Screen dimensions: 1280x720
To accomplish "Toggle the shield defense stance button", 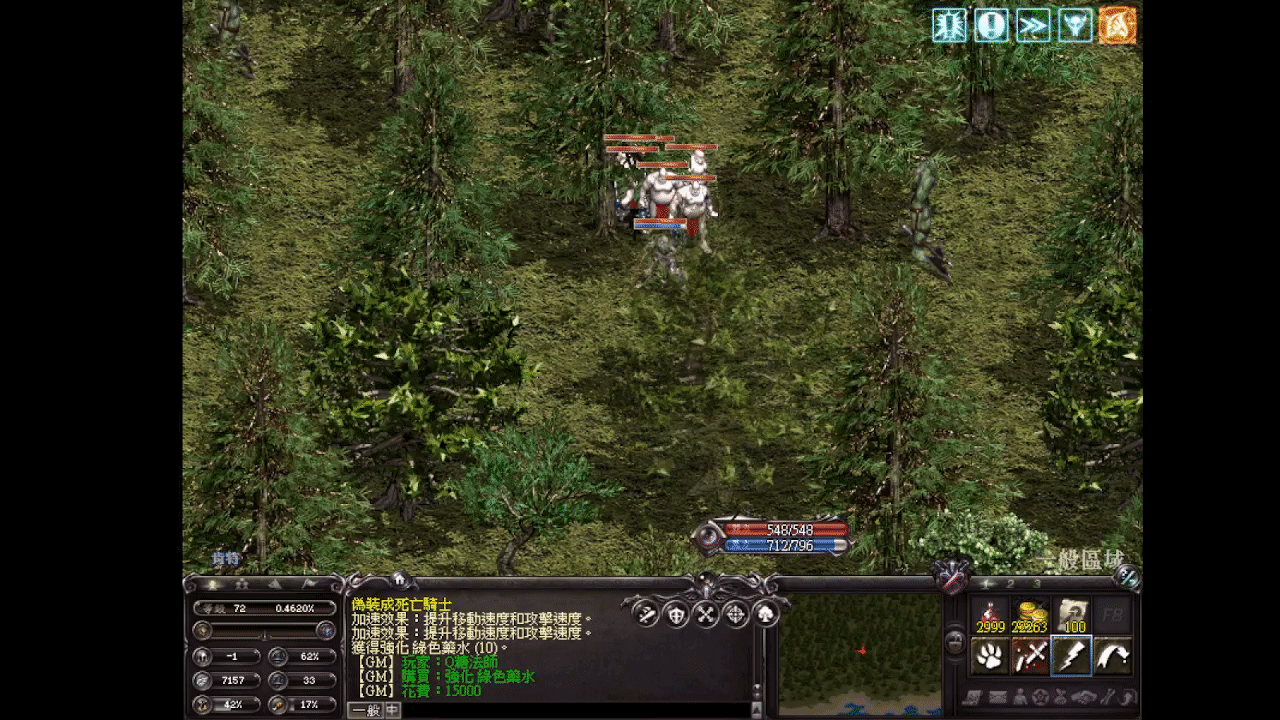I will (676, 616).
